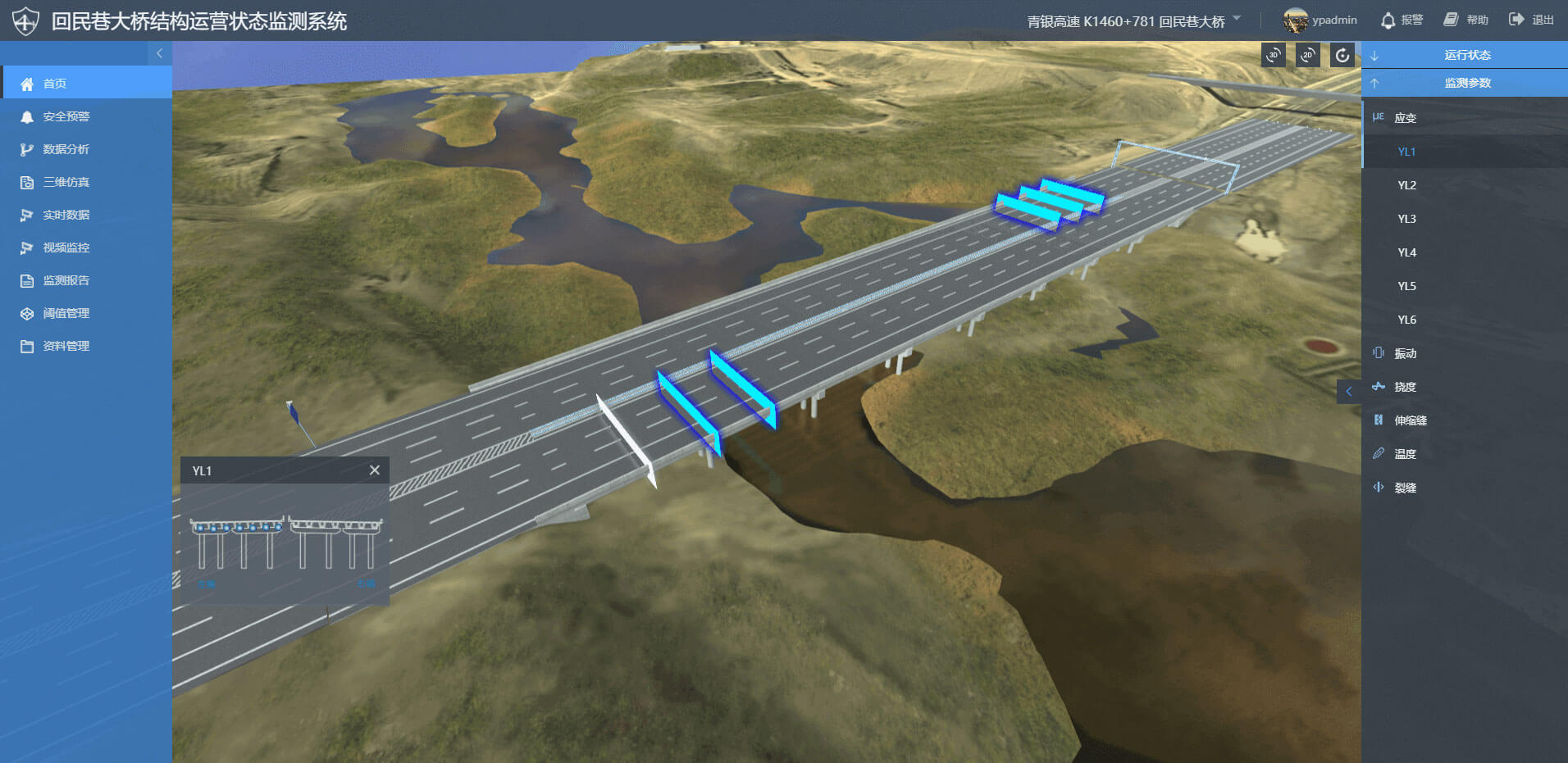This screenshot has width=1568, height=763.
Task: Open 阈值管理 threshold management
Action: [66, 313]
